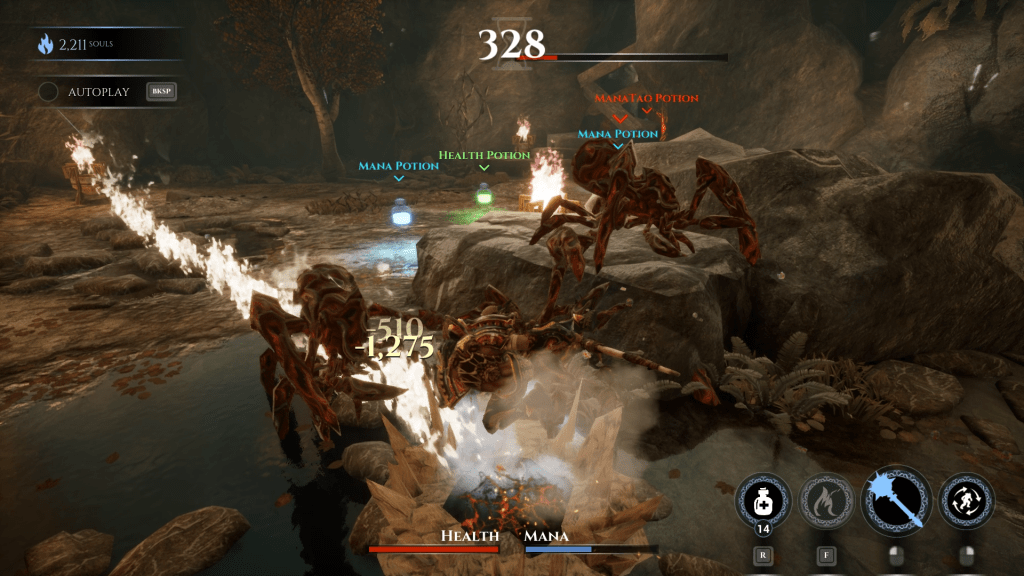Toggle the Autoplay option

tap(48, 92)
